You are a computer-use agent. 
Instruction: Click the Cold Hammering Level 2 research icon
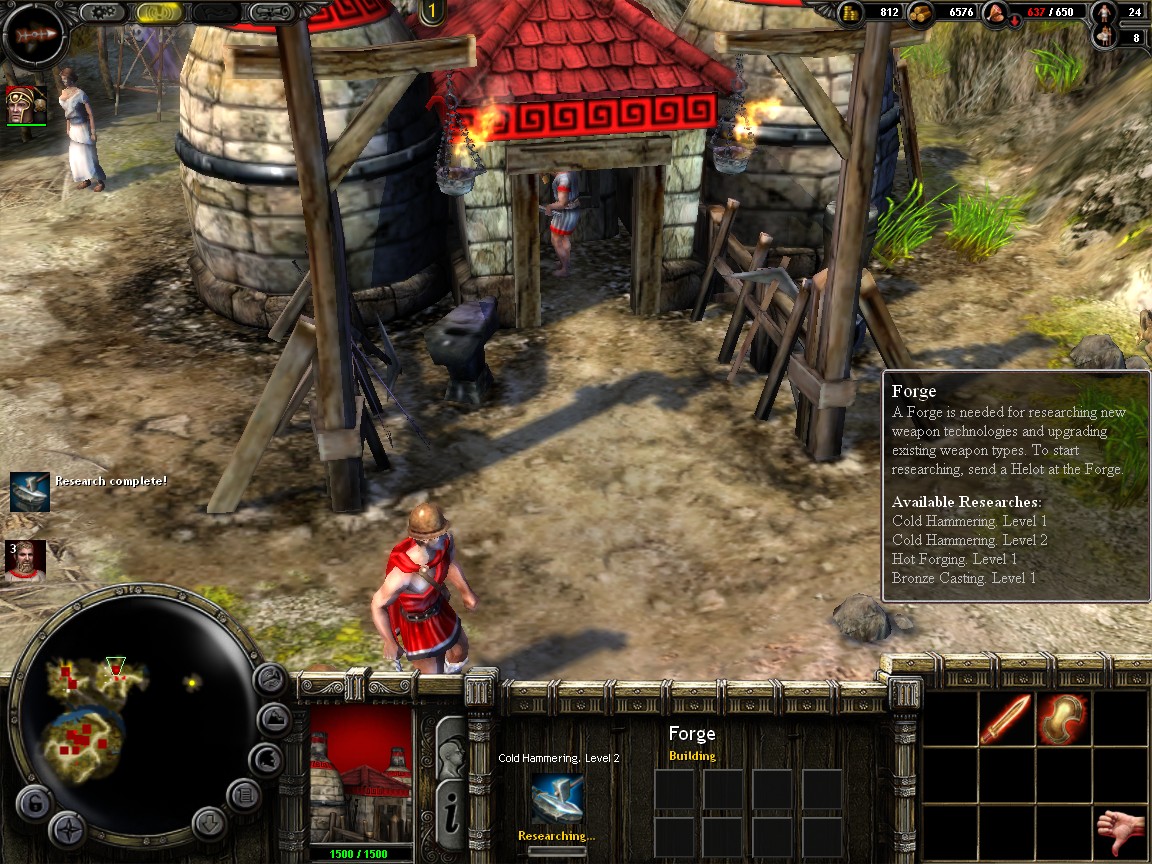pyautogui.click(x=556, y=800)
